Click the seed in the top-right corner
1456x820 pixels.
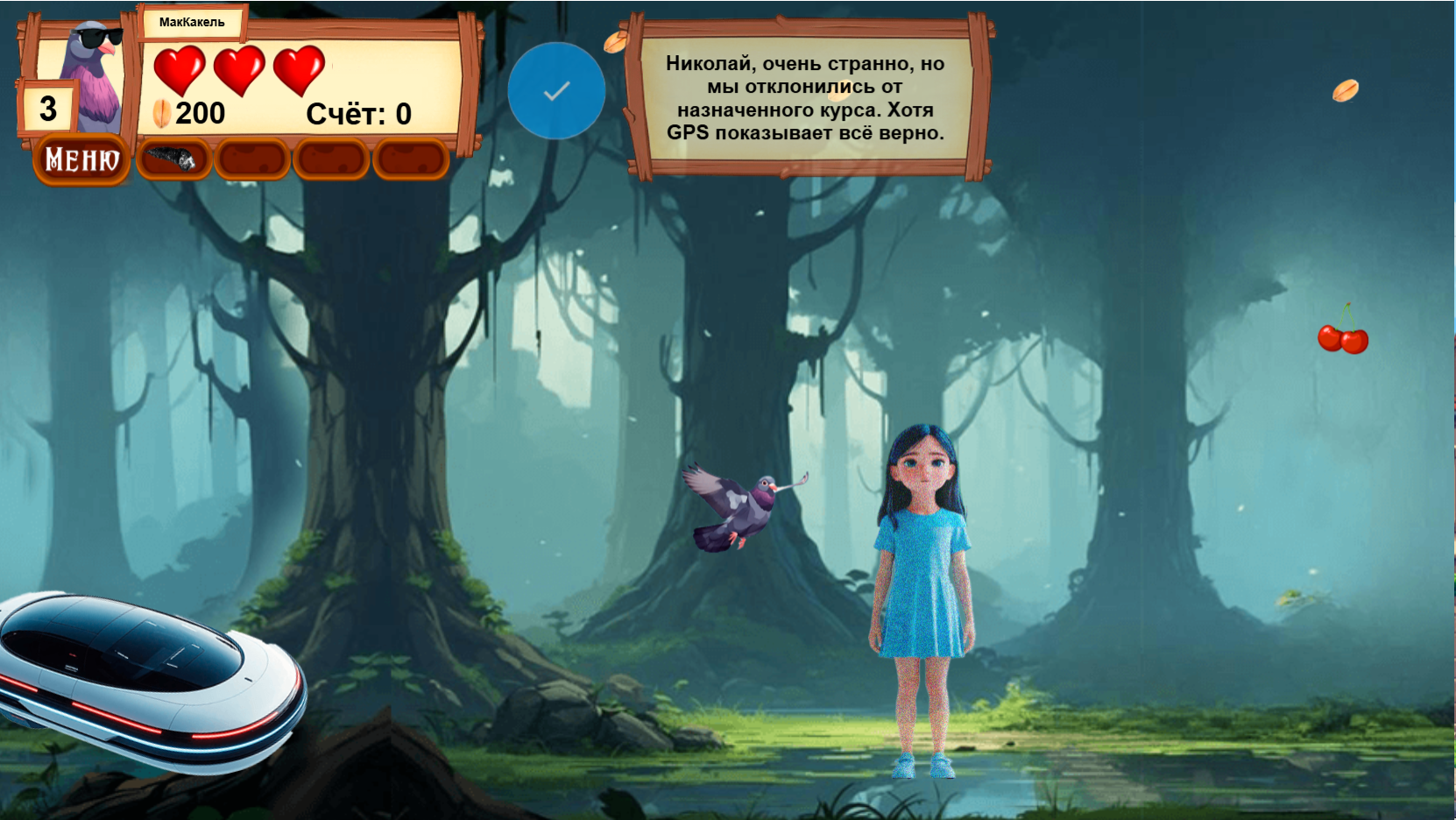coord(1346,88)
